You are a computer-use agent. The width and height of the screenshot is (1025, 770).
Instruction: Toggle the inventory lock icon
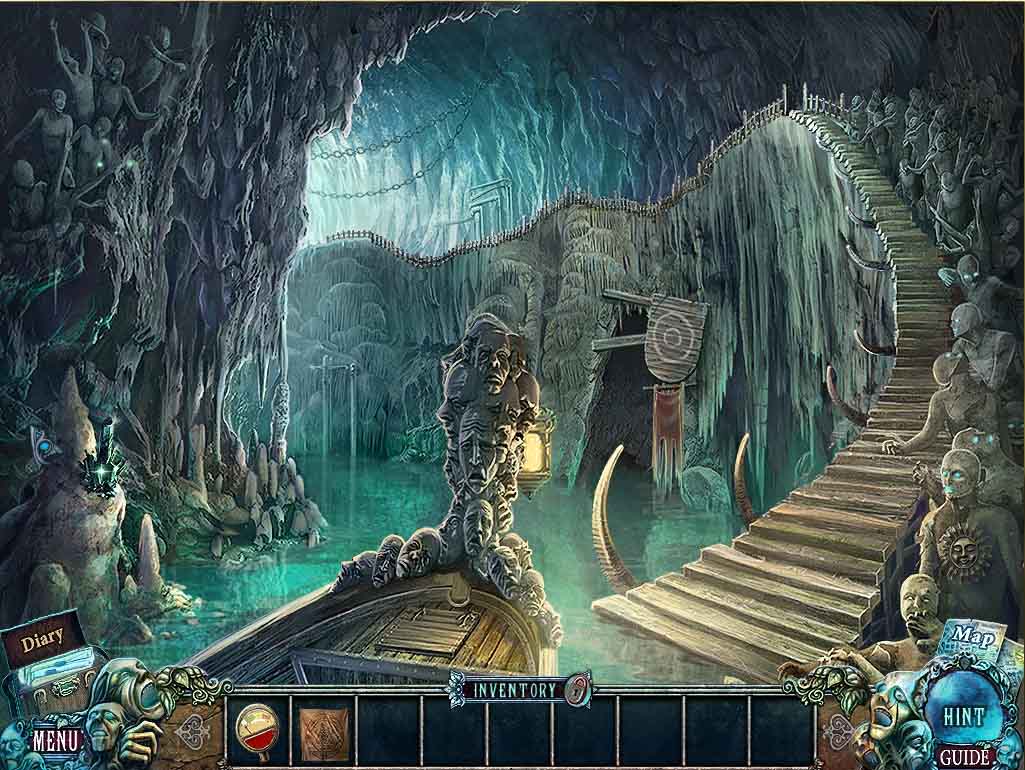point(577,689)
